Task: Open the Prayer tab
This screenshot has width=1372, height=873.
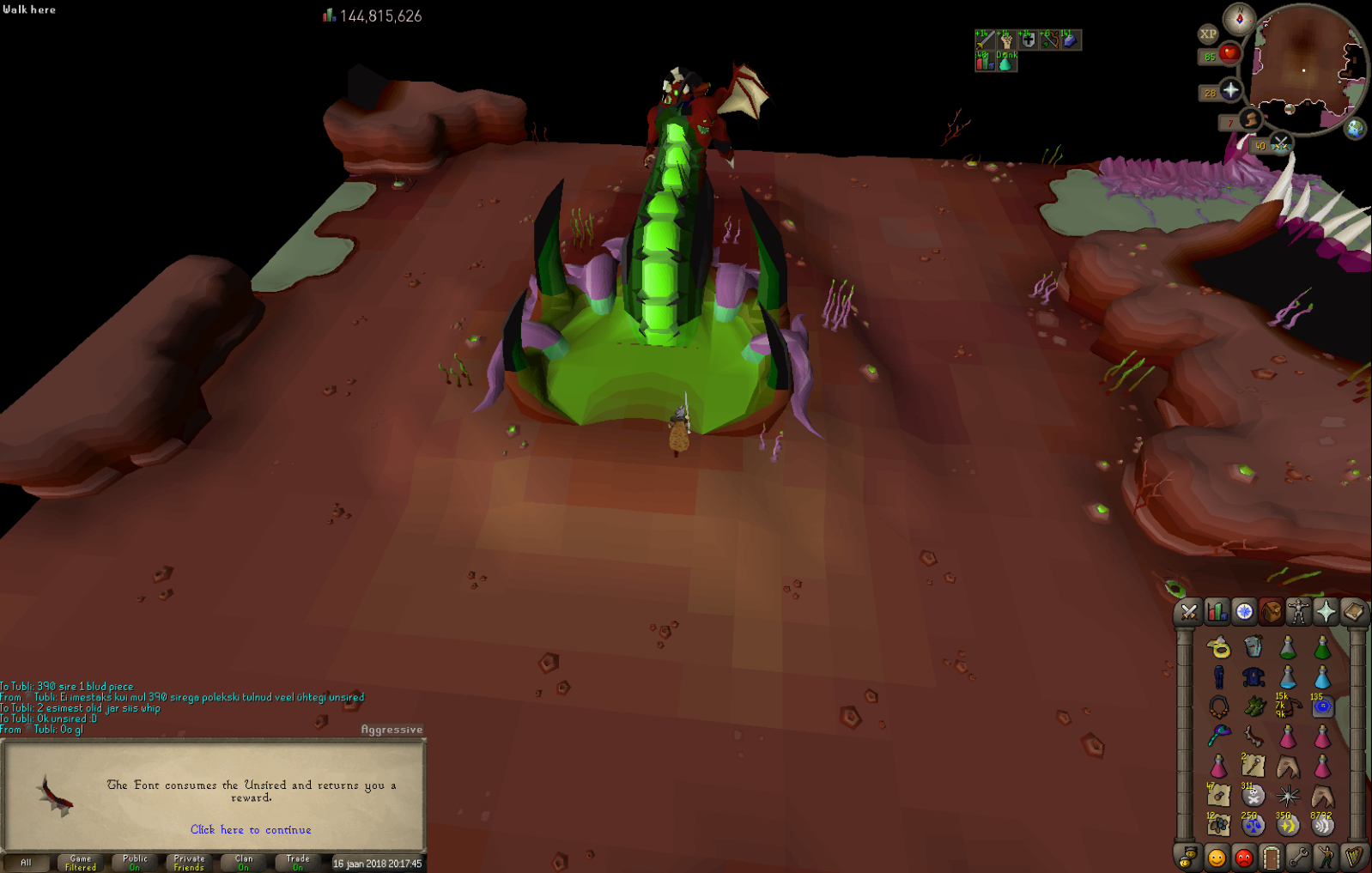Action: [1325, 611]
